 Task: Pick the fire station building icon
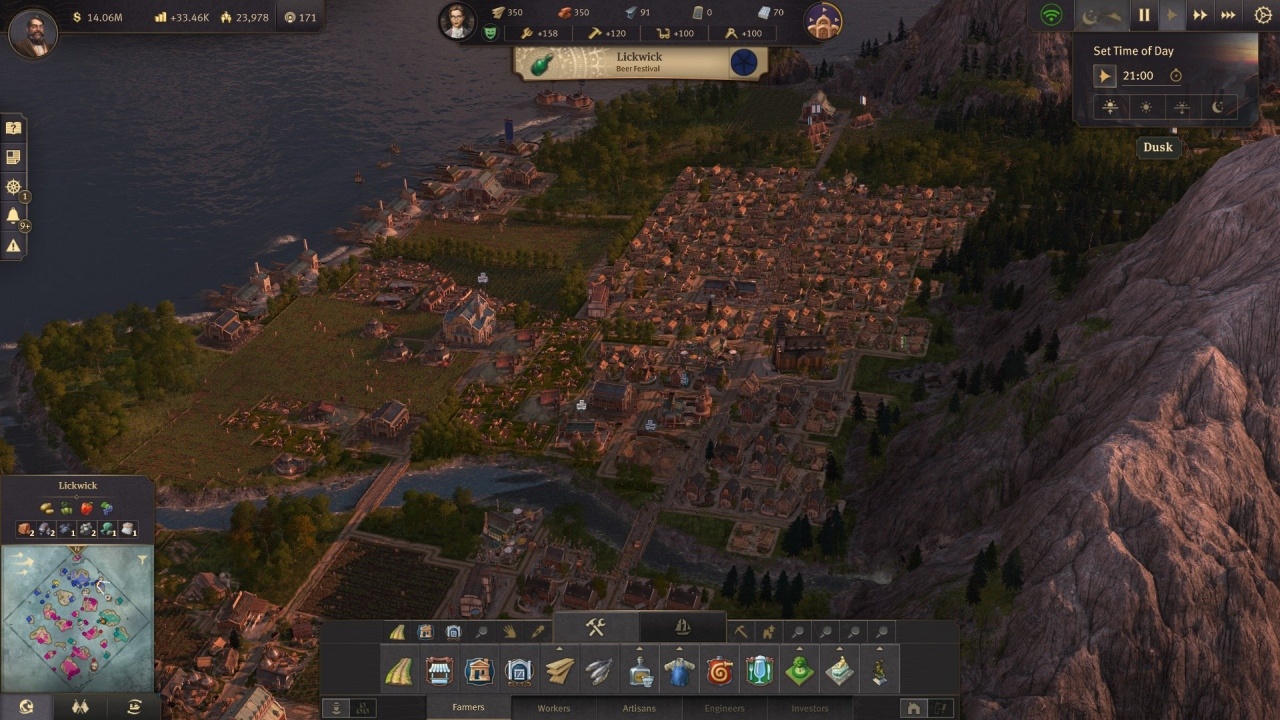pyautogui.click(x=719, y=670)
